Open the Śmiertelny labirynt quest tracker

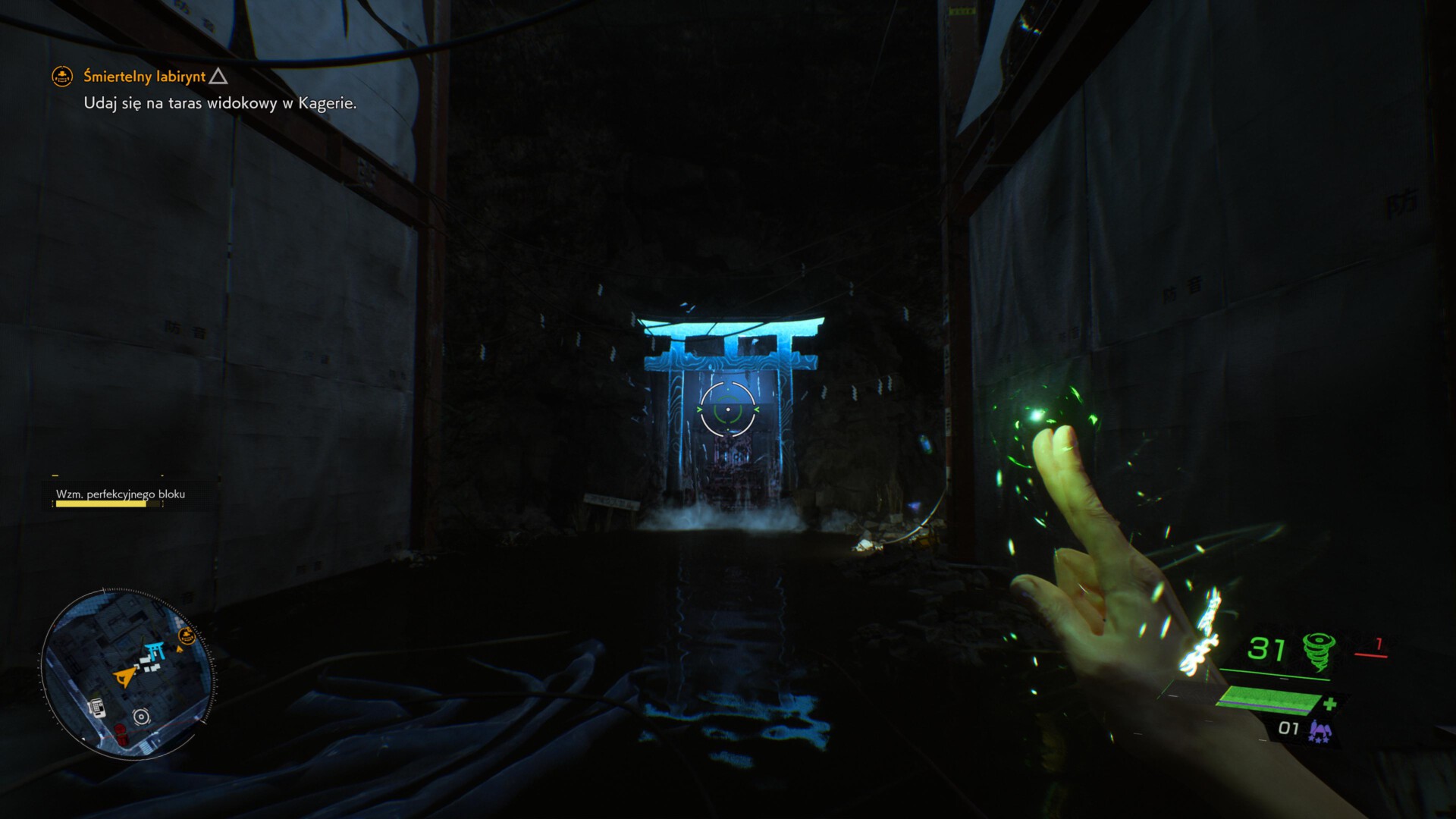[144, 77]
